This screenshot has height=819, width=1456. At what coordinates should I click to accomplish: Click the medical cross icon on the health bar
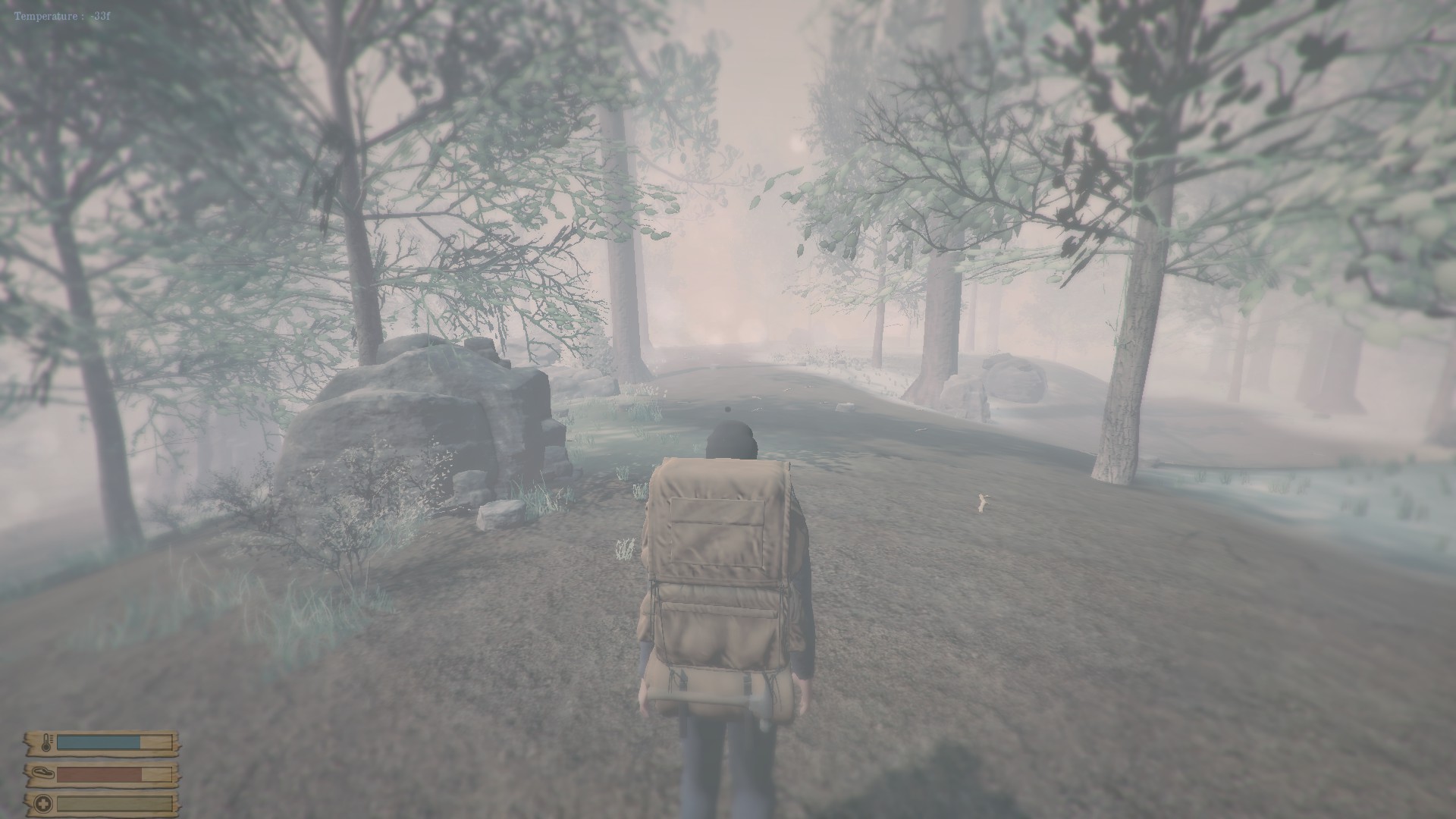tap(43, 805)
